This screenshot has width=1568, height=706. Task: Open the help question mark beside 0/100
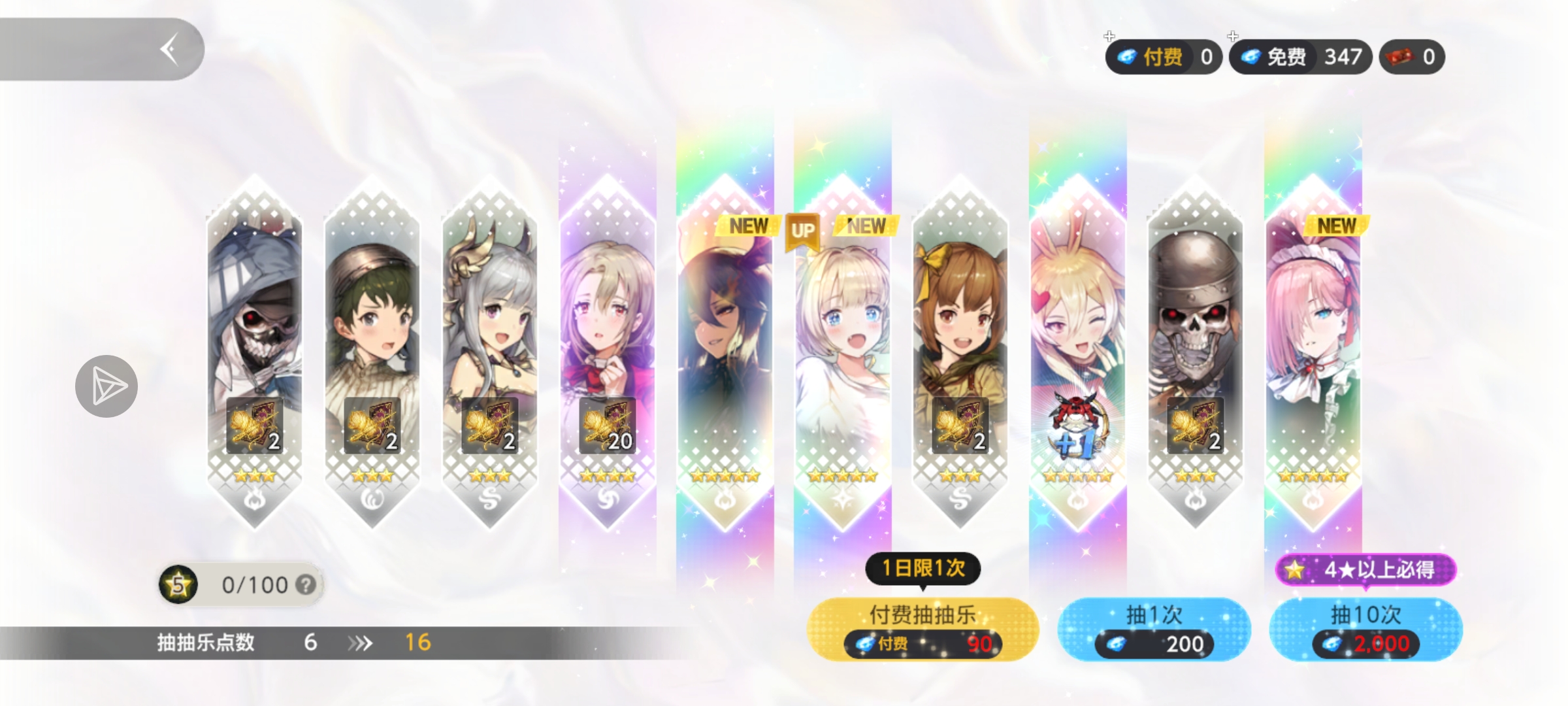click(305, 584)
